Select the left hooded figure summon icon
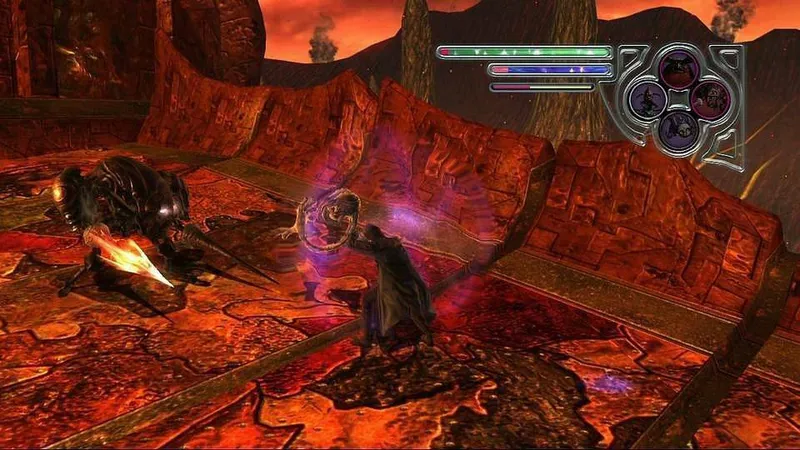This screenshot has width=800, height=450. tap(647, 99)
